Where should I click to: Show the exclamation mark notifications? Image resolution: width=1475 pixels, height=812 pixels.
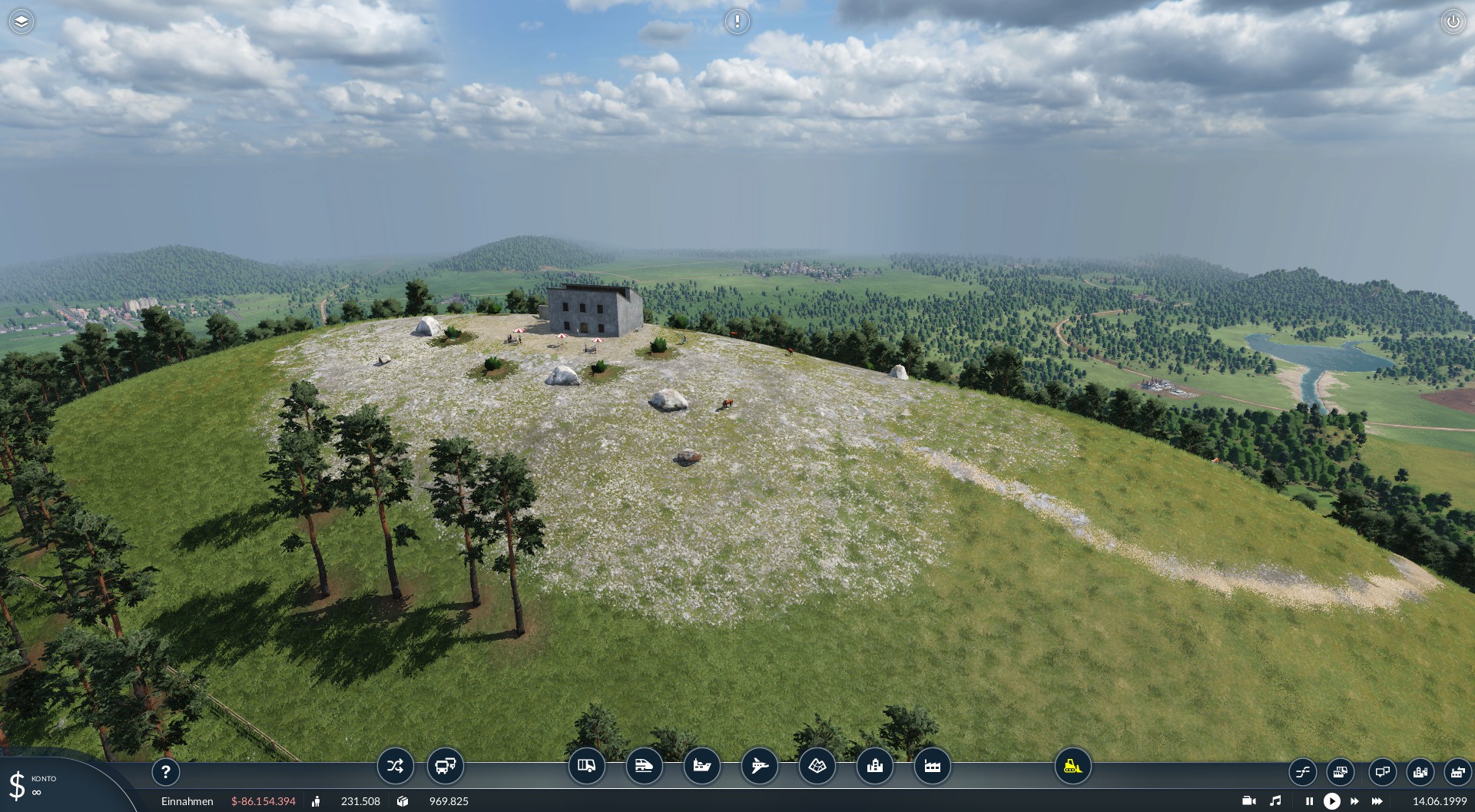(737, 22)
